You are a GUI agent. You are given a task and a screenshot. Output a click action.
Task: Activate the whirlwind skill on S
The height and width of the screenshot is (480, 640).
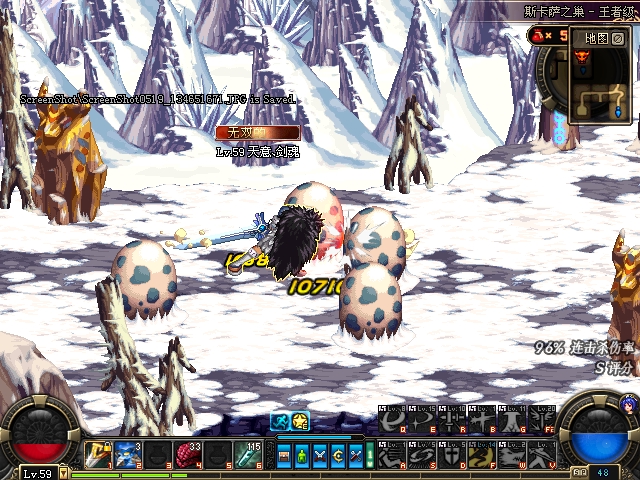[421, 455]
